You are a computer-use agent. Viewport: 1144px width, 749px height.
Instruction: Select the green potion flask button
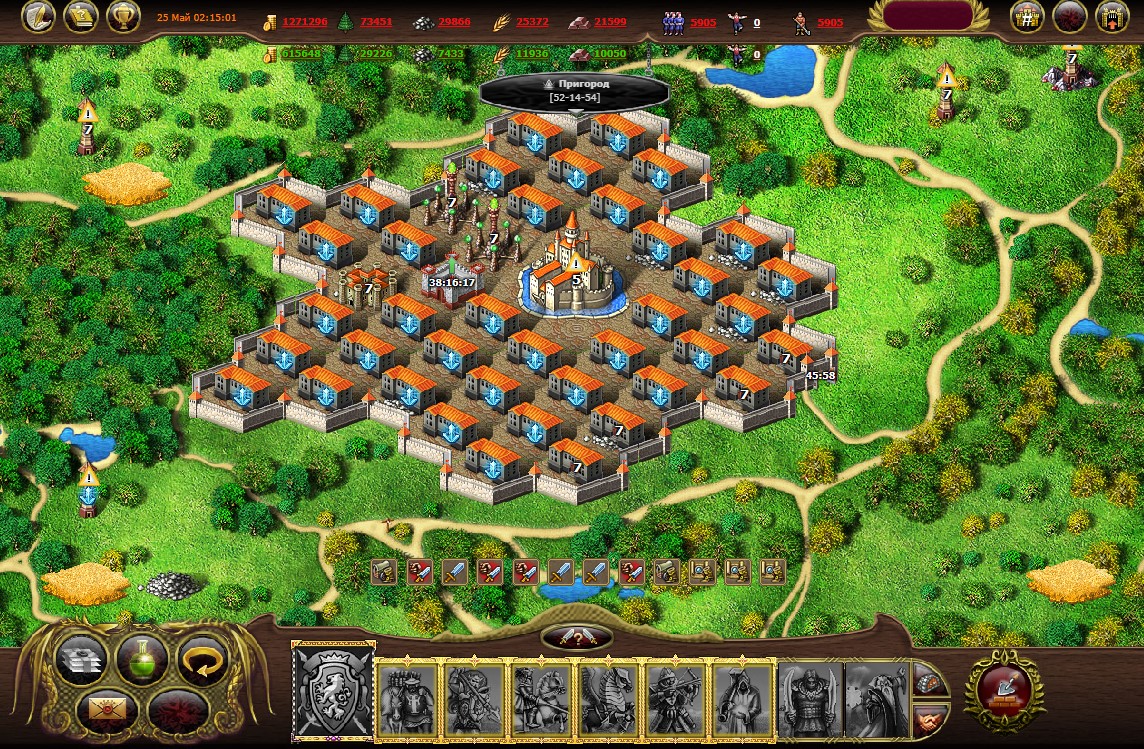coord(141,660)
